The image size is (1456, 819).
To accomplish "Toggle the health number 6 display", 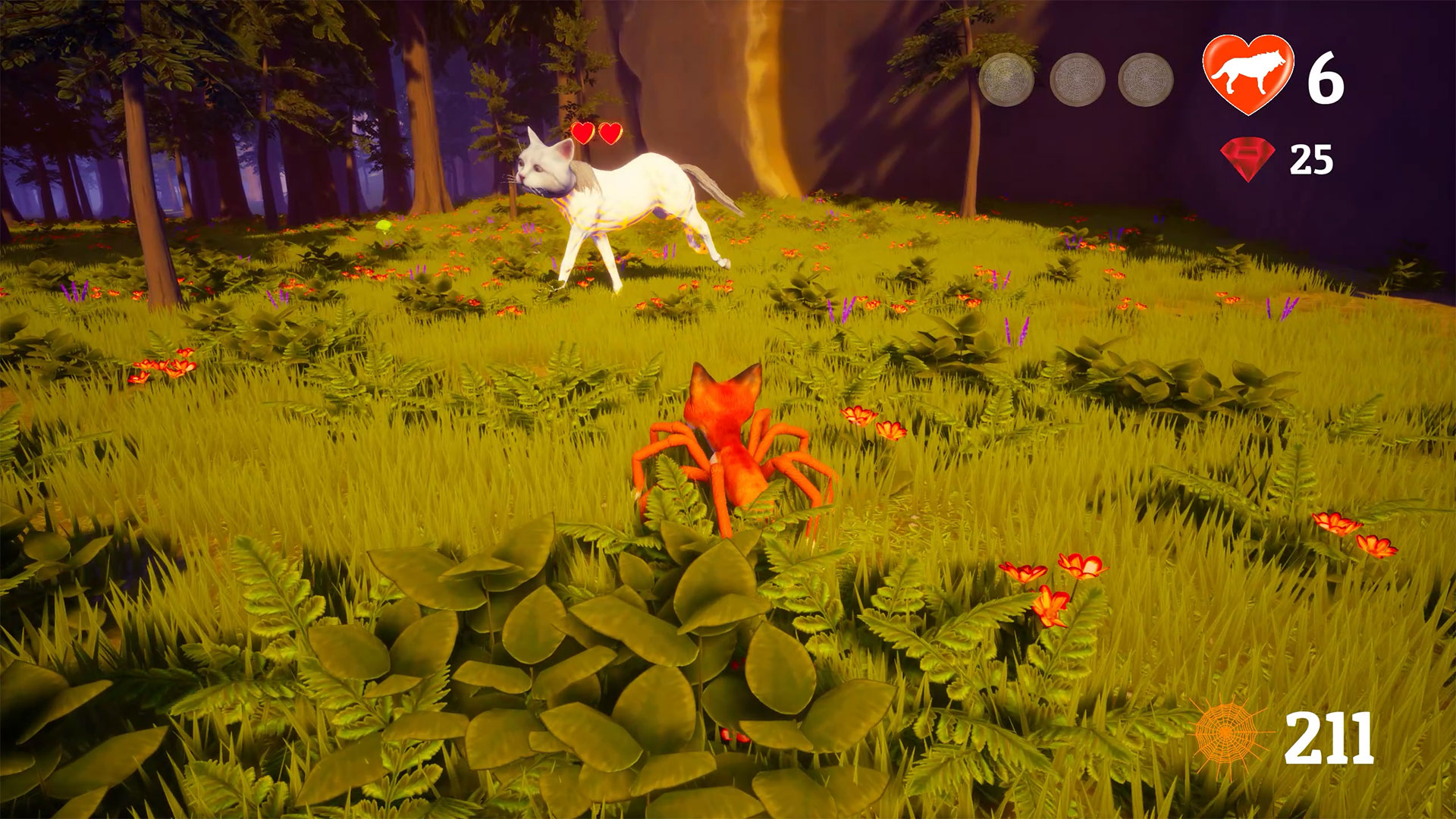I will pos(1323,76).
